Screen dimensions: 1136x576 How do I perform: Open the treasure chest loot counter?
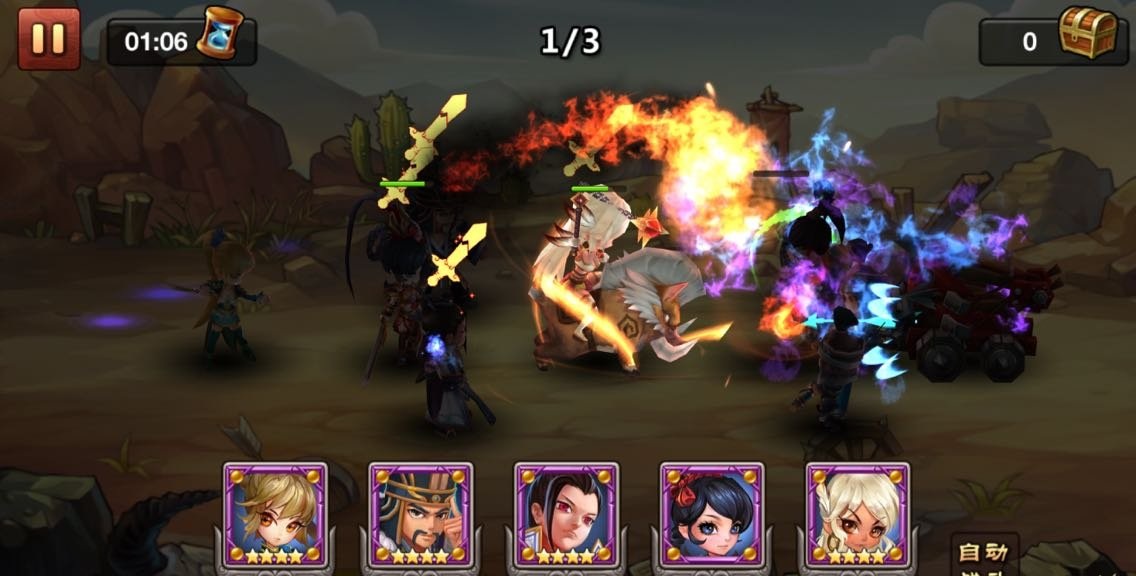1088,35
